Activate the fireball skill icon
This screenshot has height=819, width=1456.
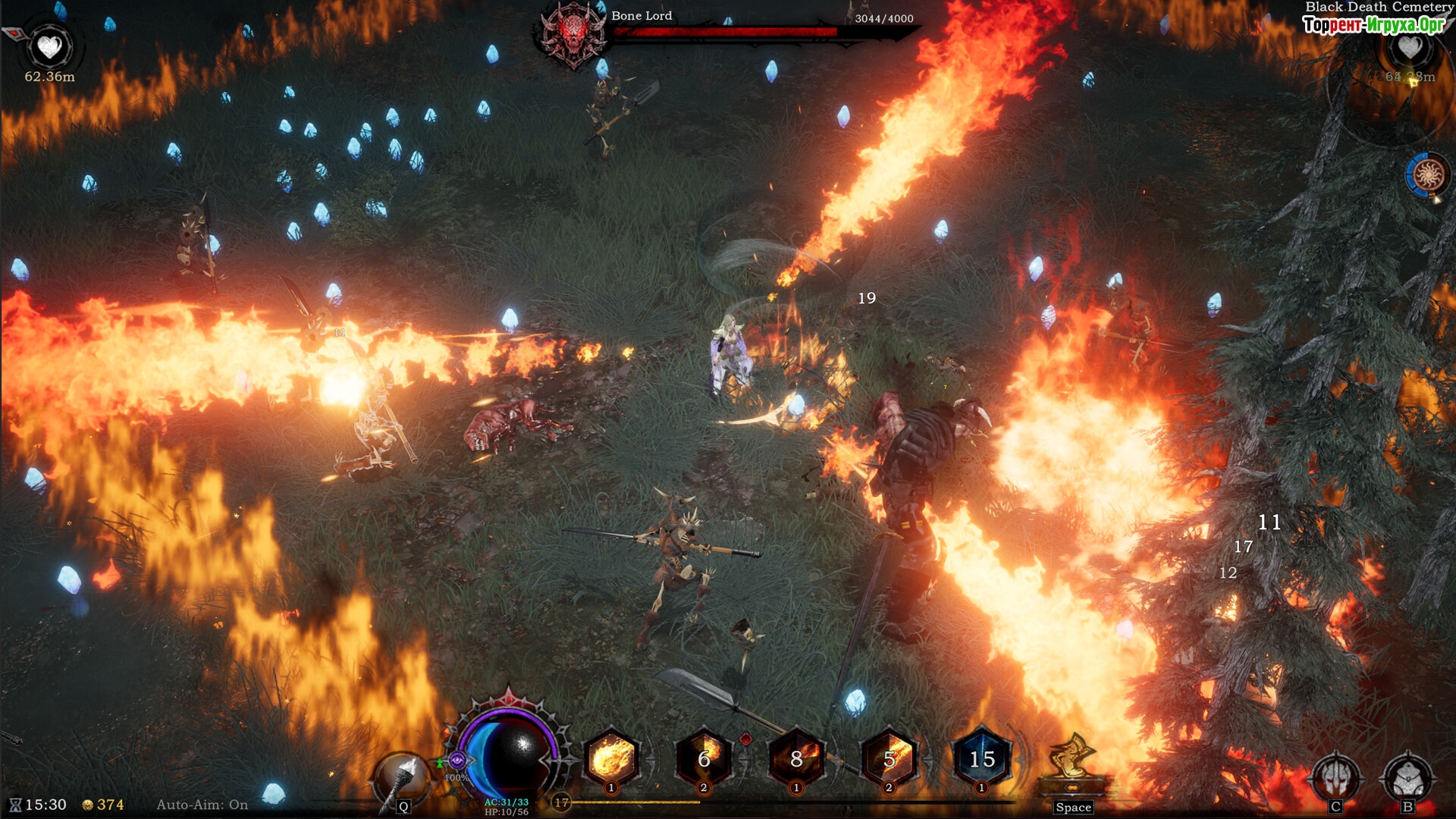(611, 758)
